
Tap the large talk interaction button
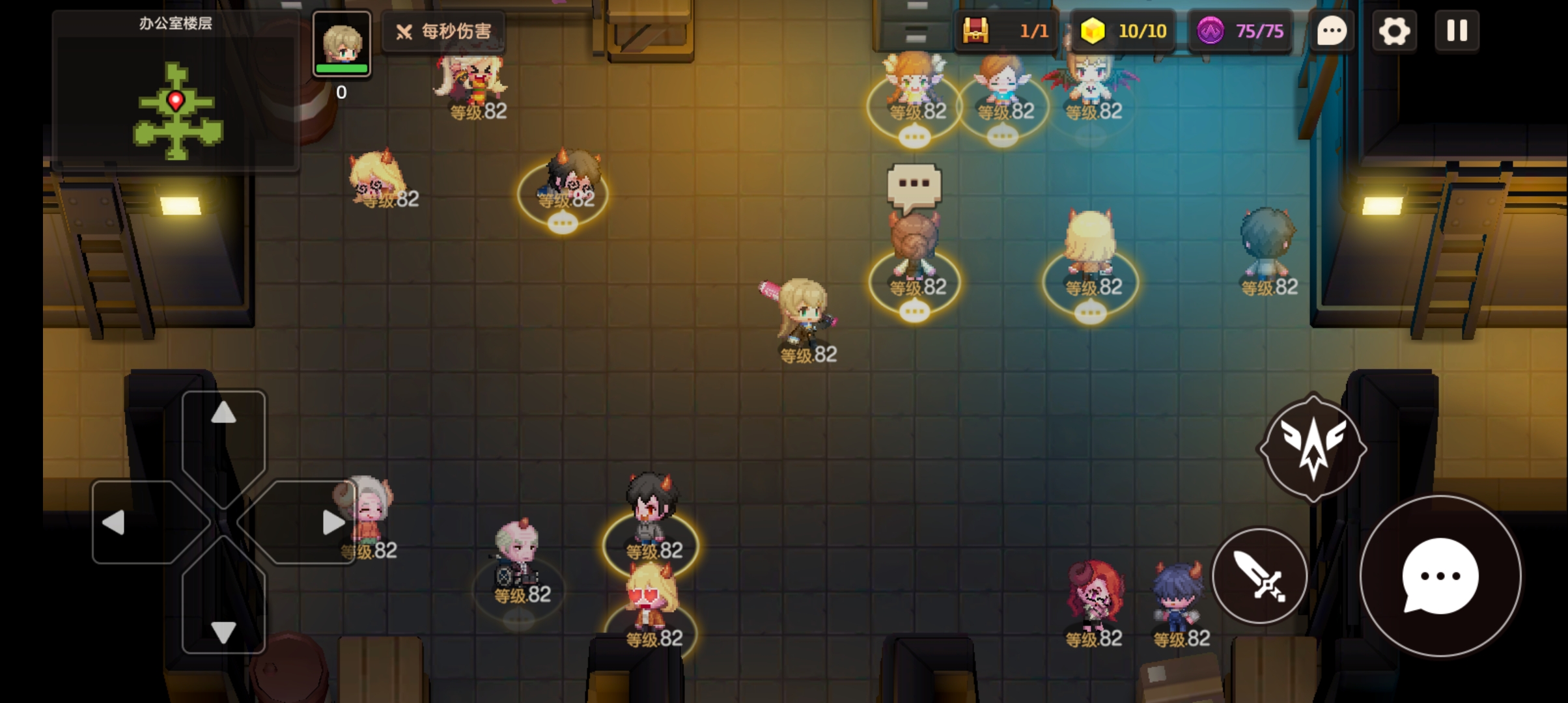click(1440, 575)
